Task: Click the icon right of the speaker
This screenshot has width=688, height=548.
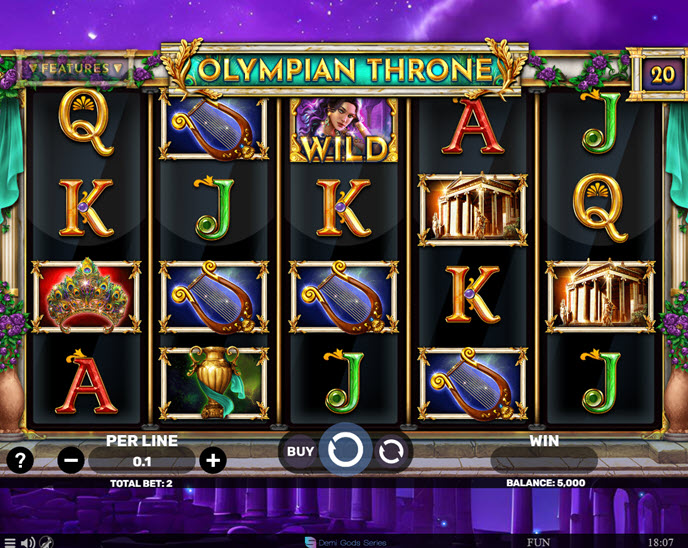Action: tap(47, 542)
